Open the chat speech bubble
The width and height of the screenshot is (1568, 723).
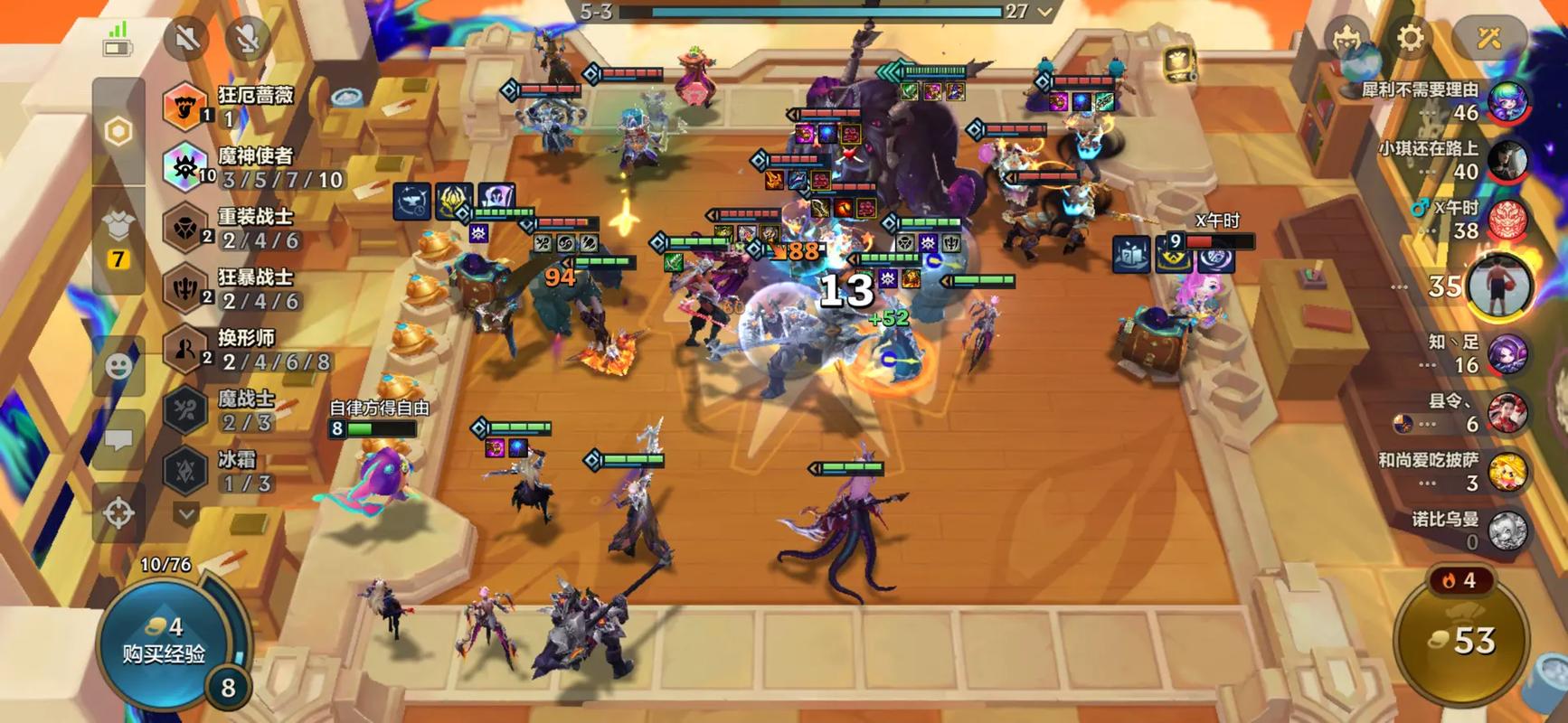[x=119, y=440]
